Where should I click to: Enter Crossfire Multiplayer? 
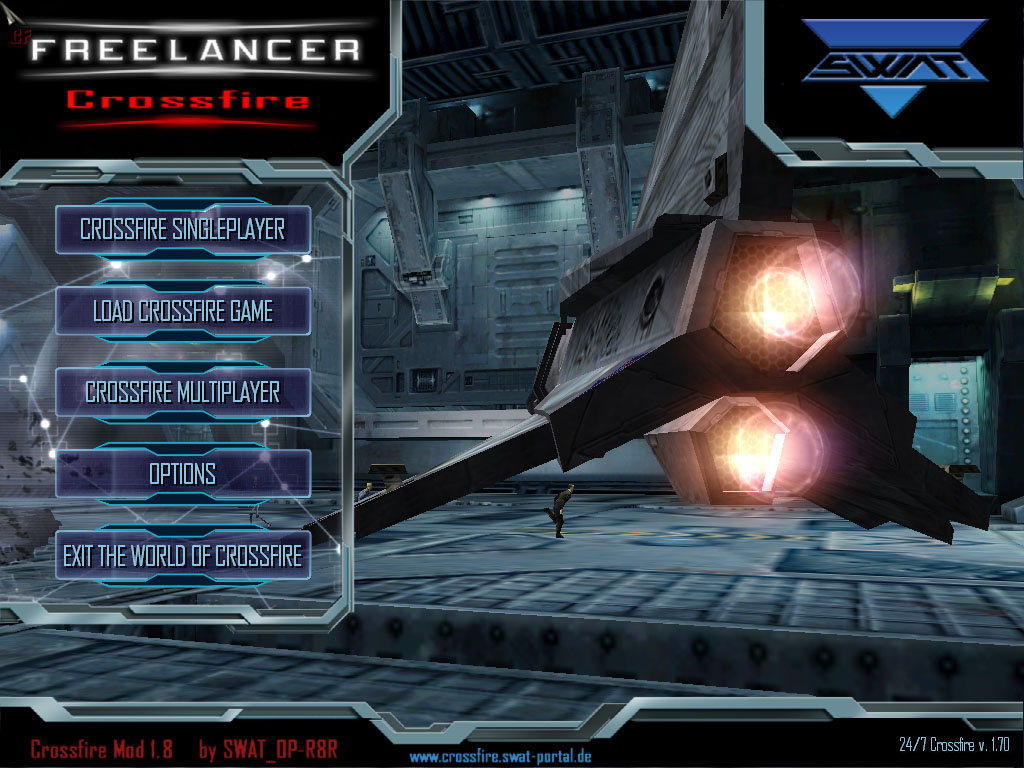click(182, 392)
